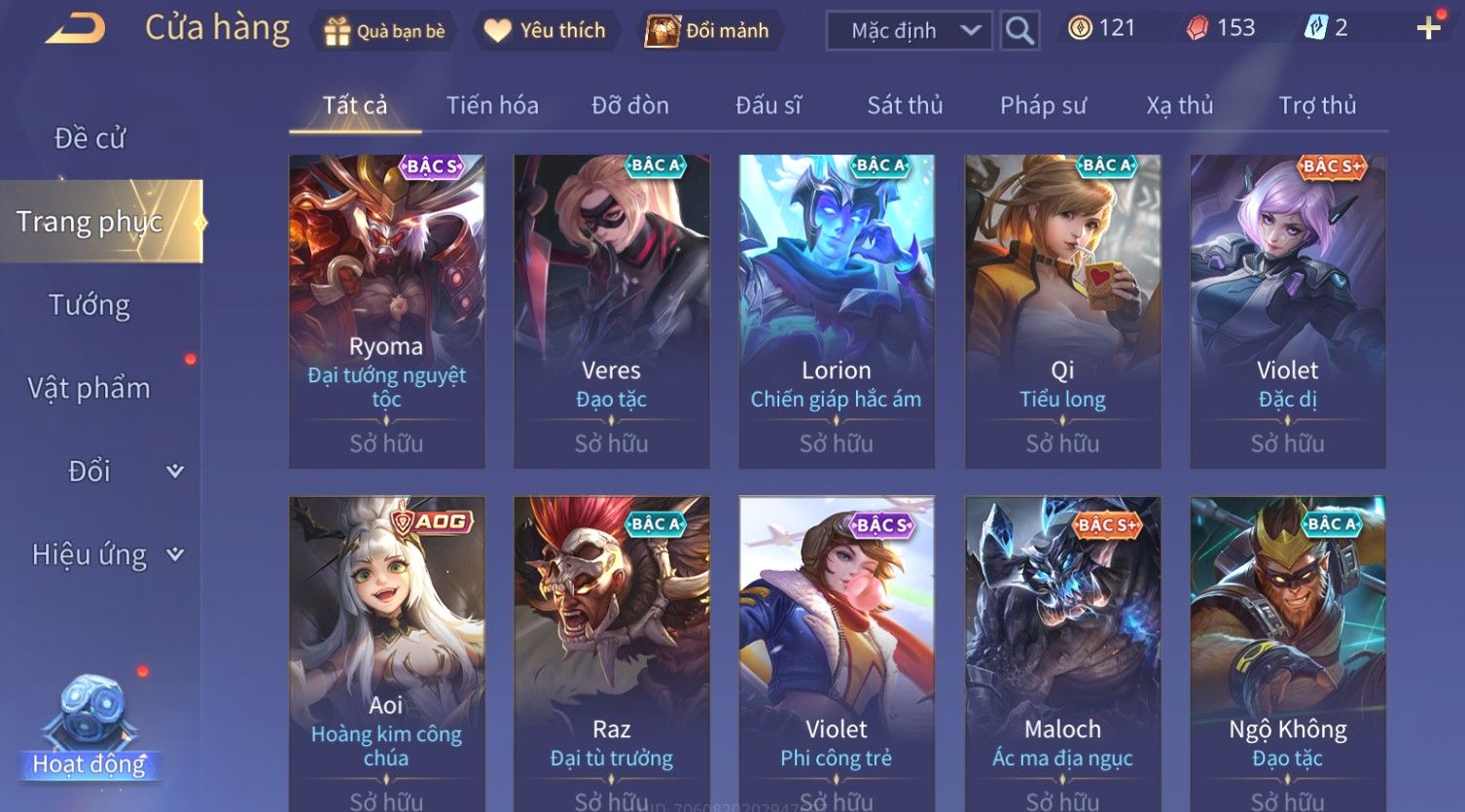The width and height of the screenshot is (1465, 812).
Task: Switch to the Tiến hóa tab
Action: pyautogui.click(x=492, y=105)
